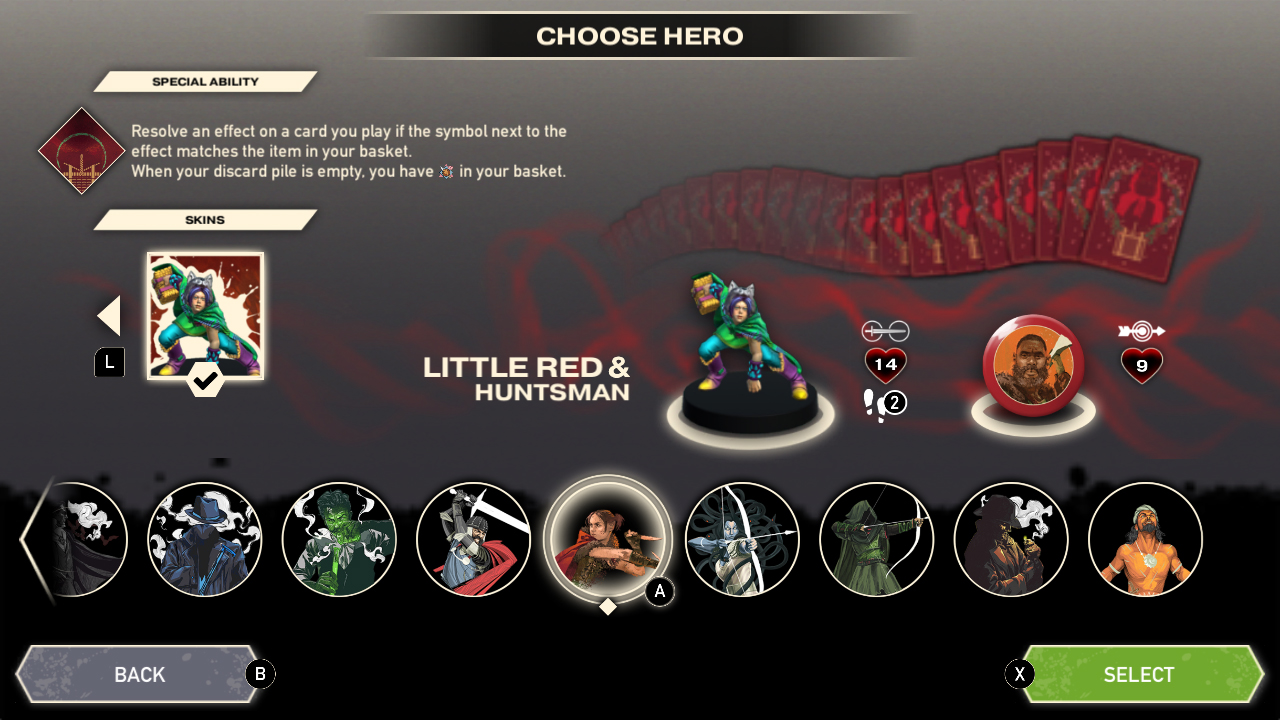The image size is (1280, 720).
Task: Click the left chevron to scroll hero row
Action: (30, 540)
